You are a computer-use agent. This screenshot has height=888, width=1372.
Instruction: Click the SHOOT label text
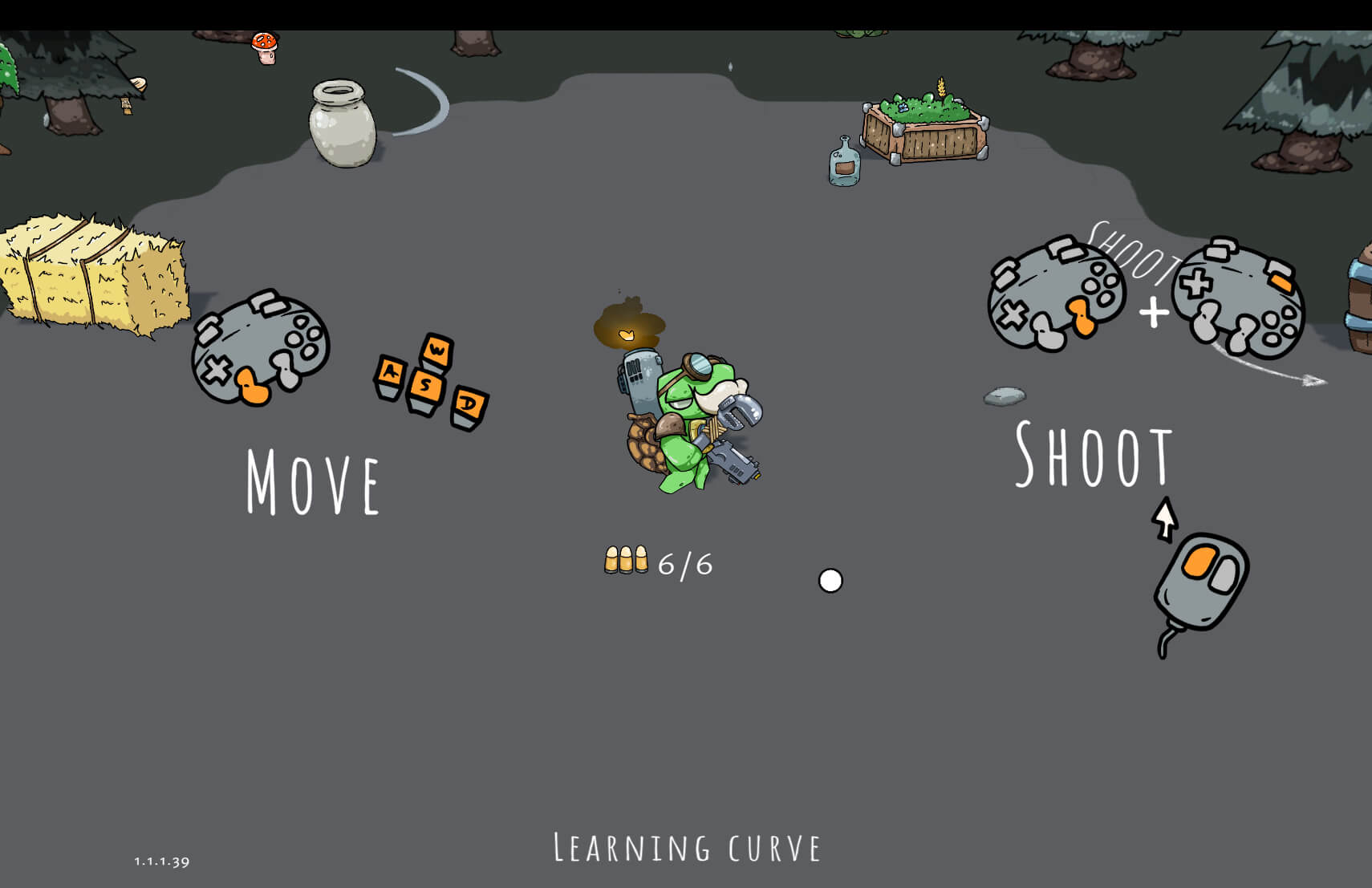(1093, 455)
